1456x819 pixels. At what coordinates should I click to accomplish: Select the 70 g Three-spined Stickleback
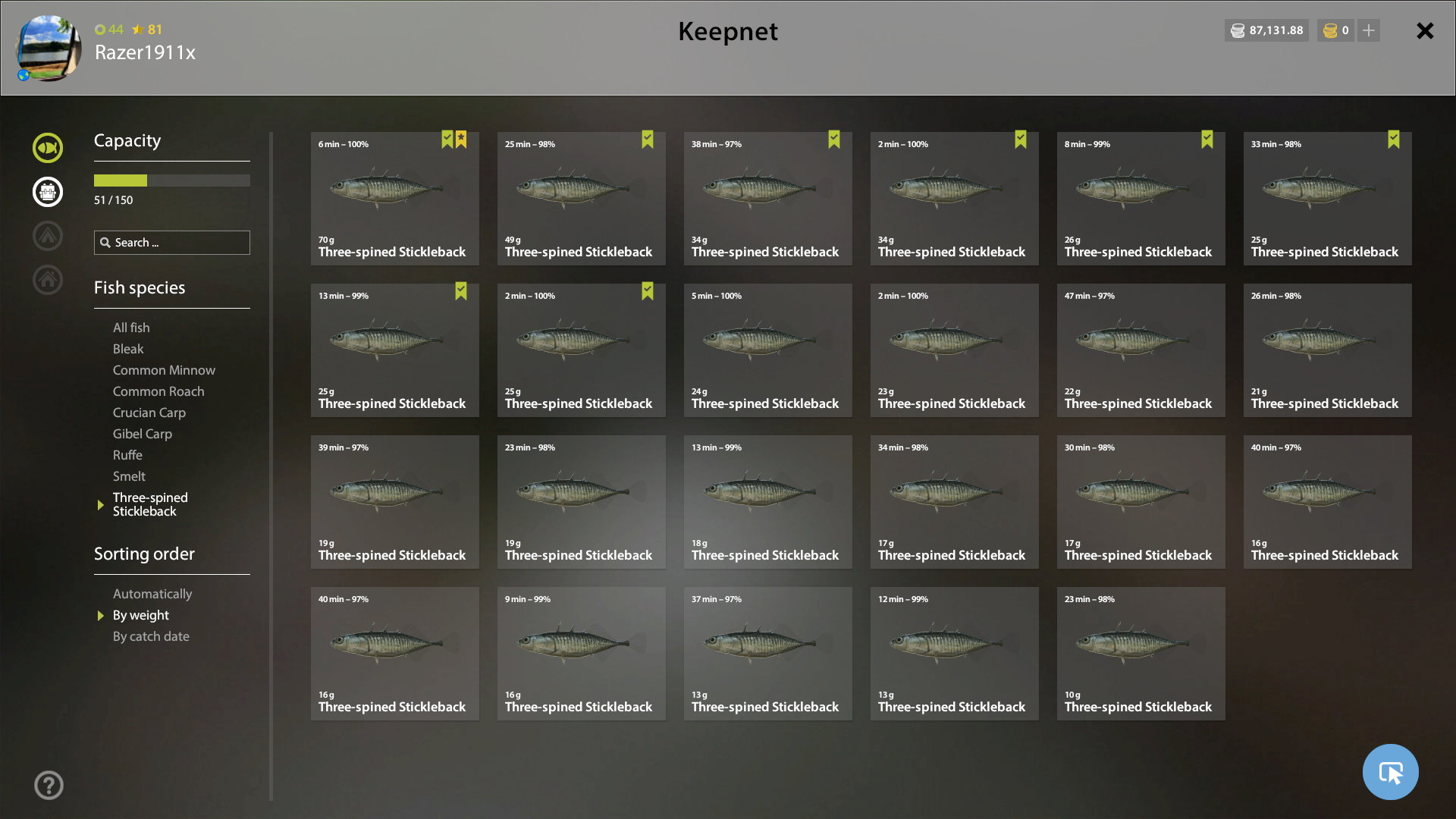coord(394,199)
